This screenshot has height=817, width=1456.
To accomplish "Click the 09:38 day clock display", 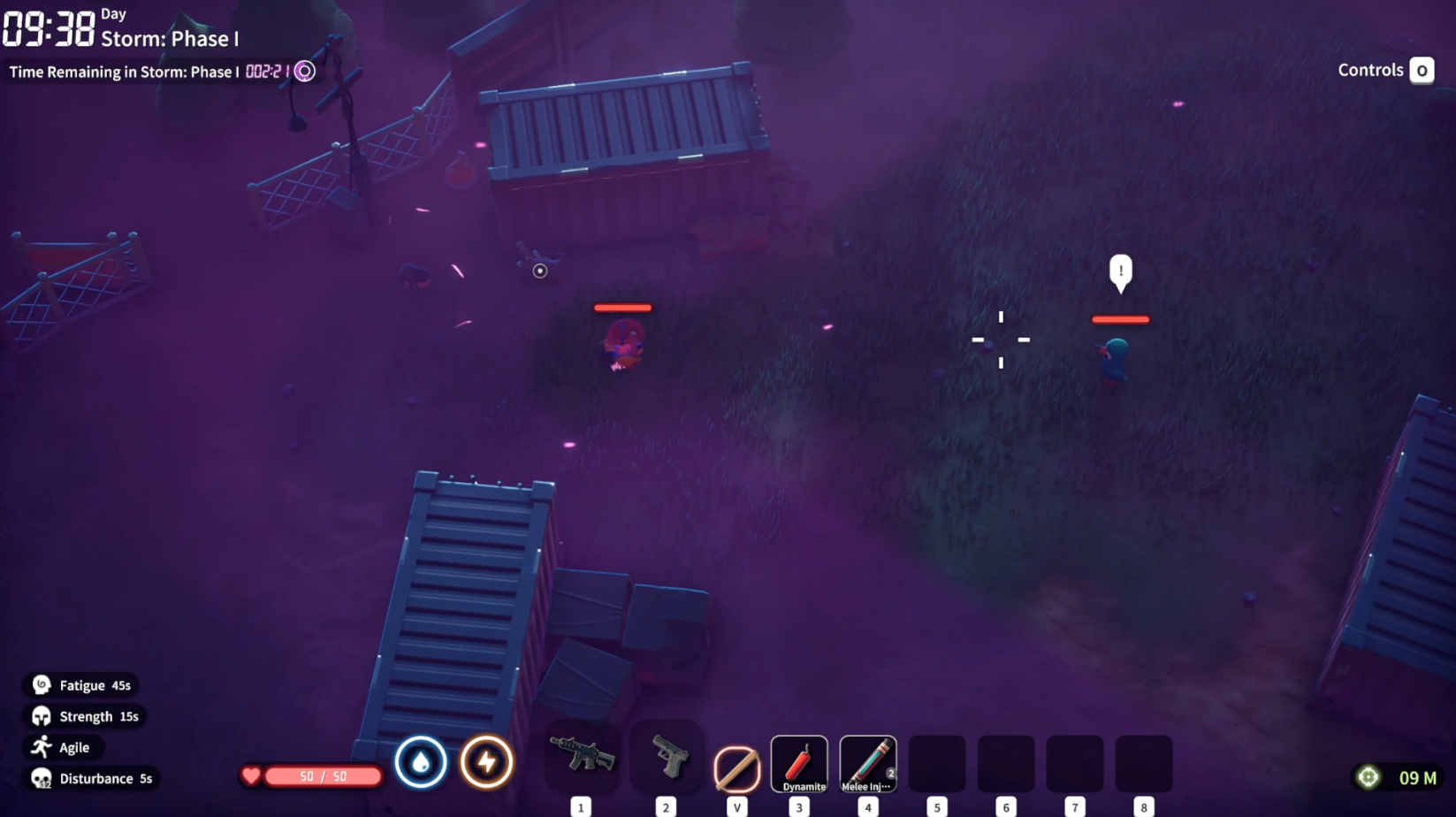I will pyautogui.click(x=49, y=29).
